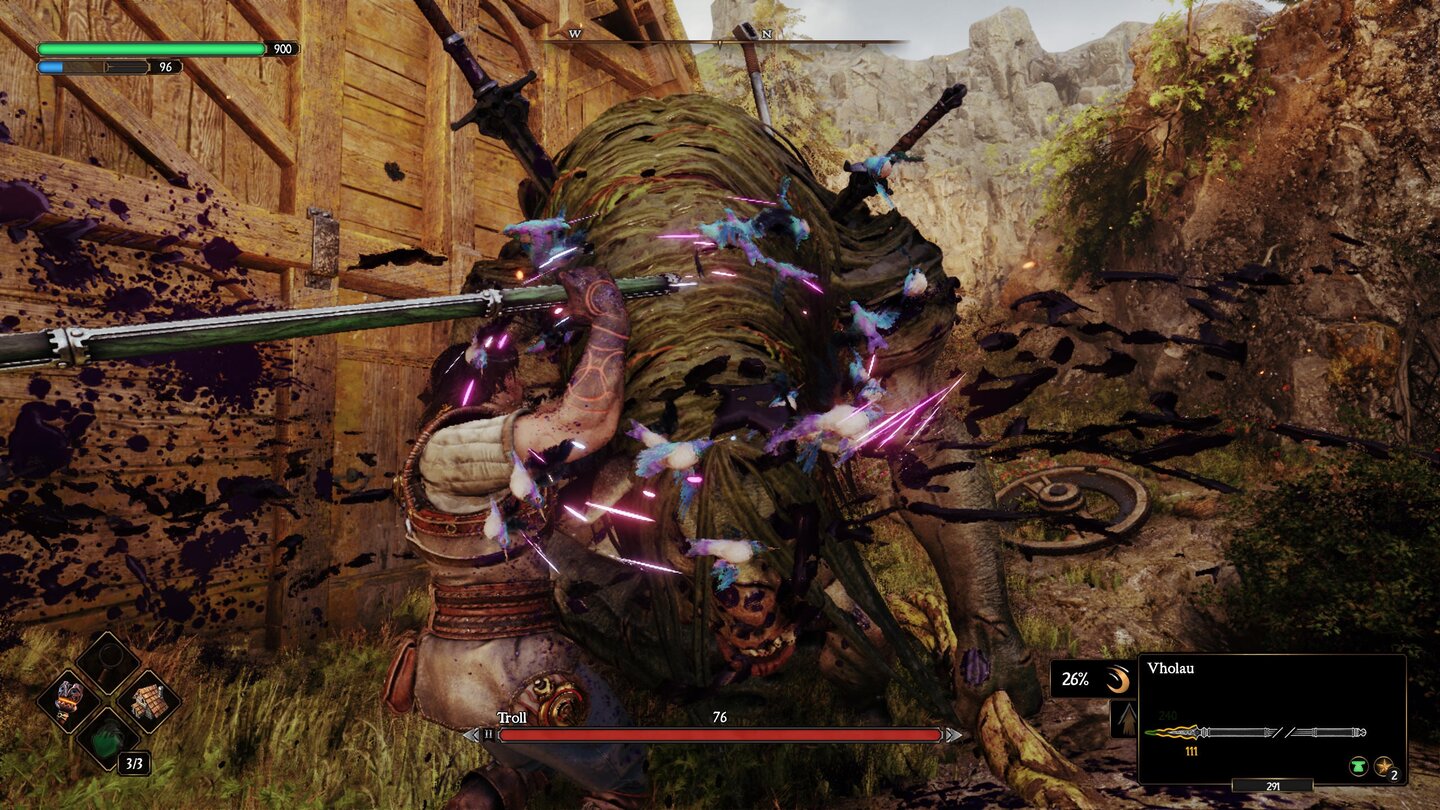Click the upward arrow icon under 26%
Screen dimensions: 1440x810
(1126, 718)
